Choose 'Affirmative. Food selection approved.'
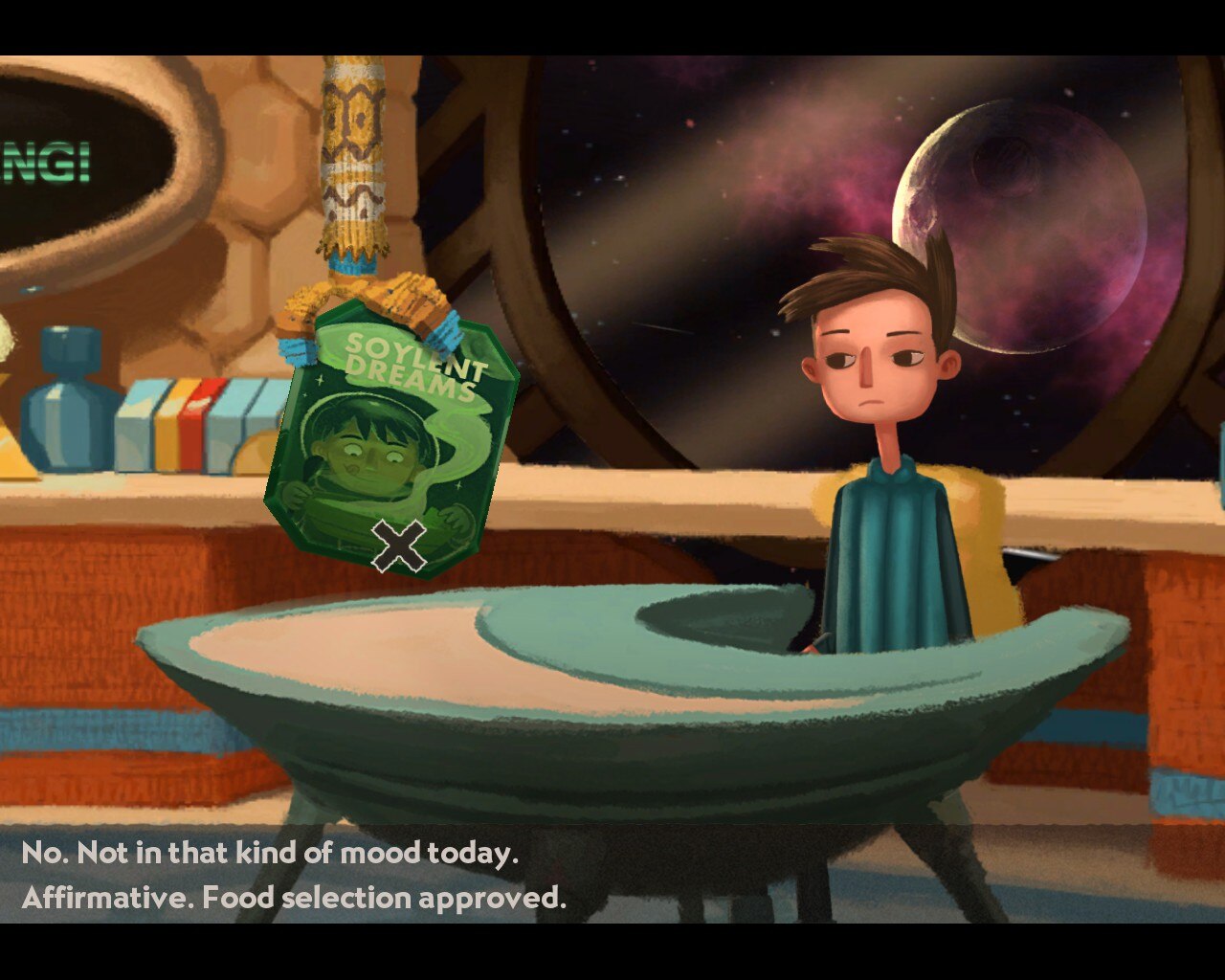The width and height of the screenshot is (1225, 980). [297, 899]
